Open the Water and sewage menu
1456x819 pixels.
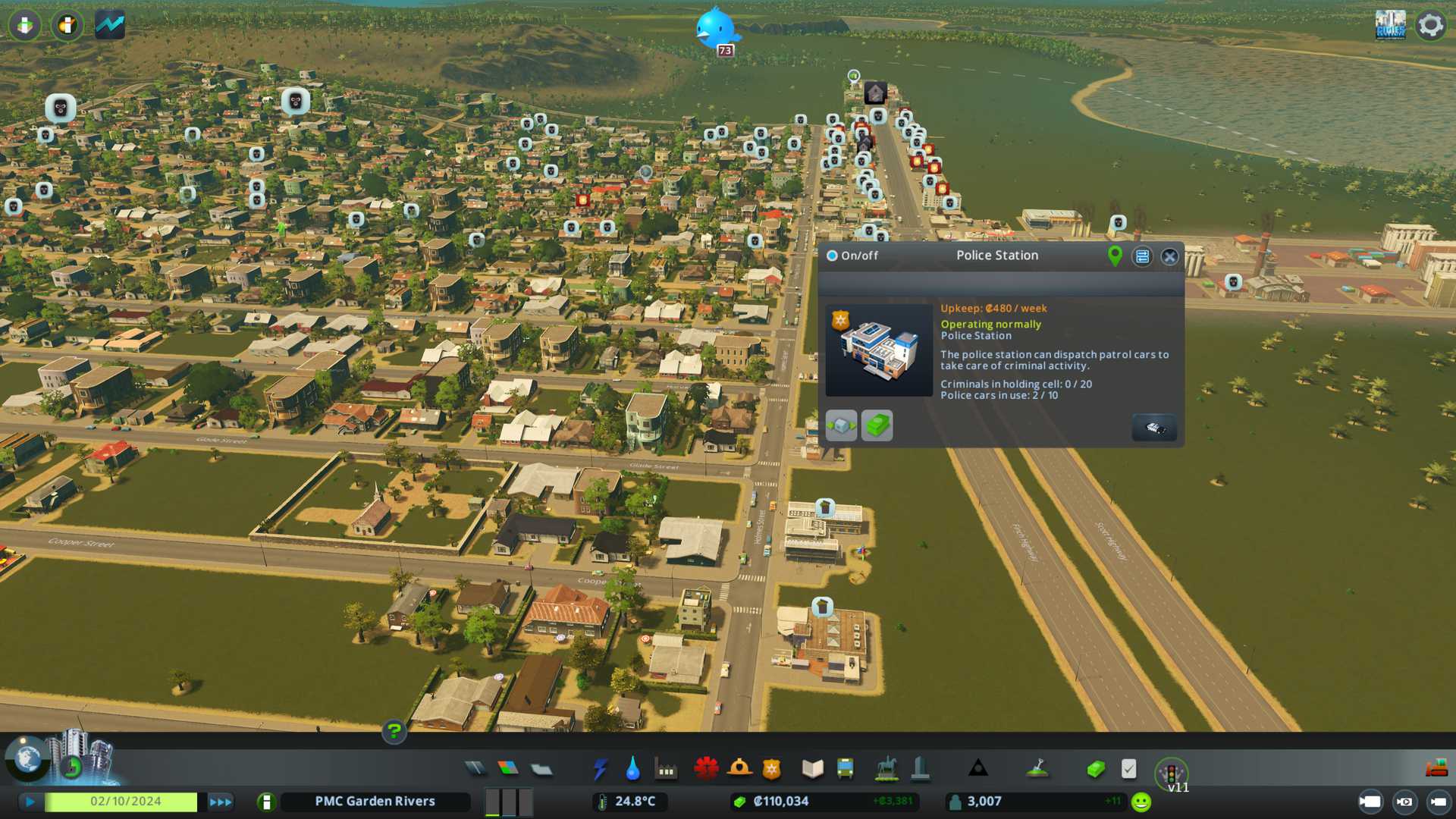tap(632, 769)
